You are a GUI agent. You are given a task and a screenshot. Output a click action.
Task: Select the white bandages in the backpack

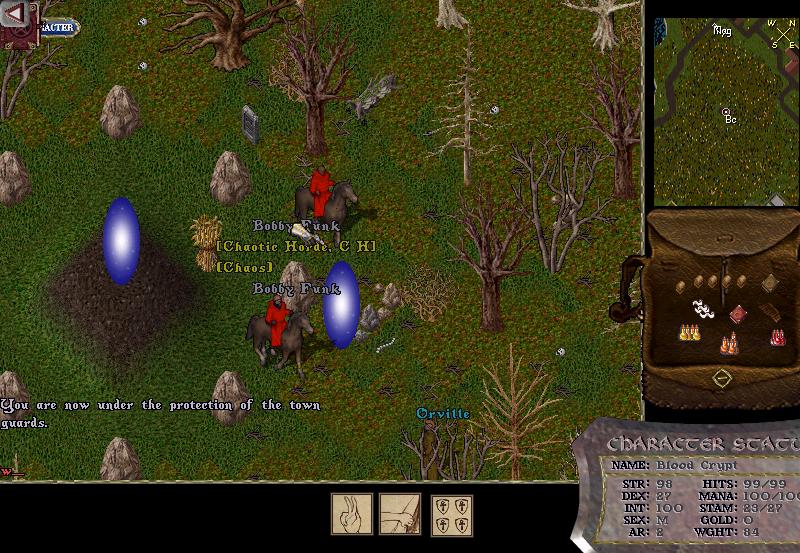pos(702,310)
